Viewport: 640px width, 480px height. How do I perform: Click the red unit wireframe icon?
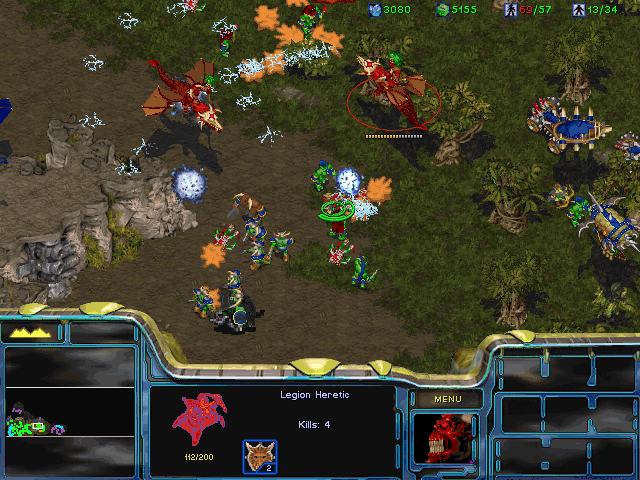201,417
